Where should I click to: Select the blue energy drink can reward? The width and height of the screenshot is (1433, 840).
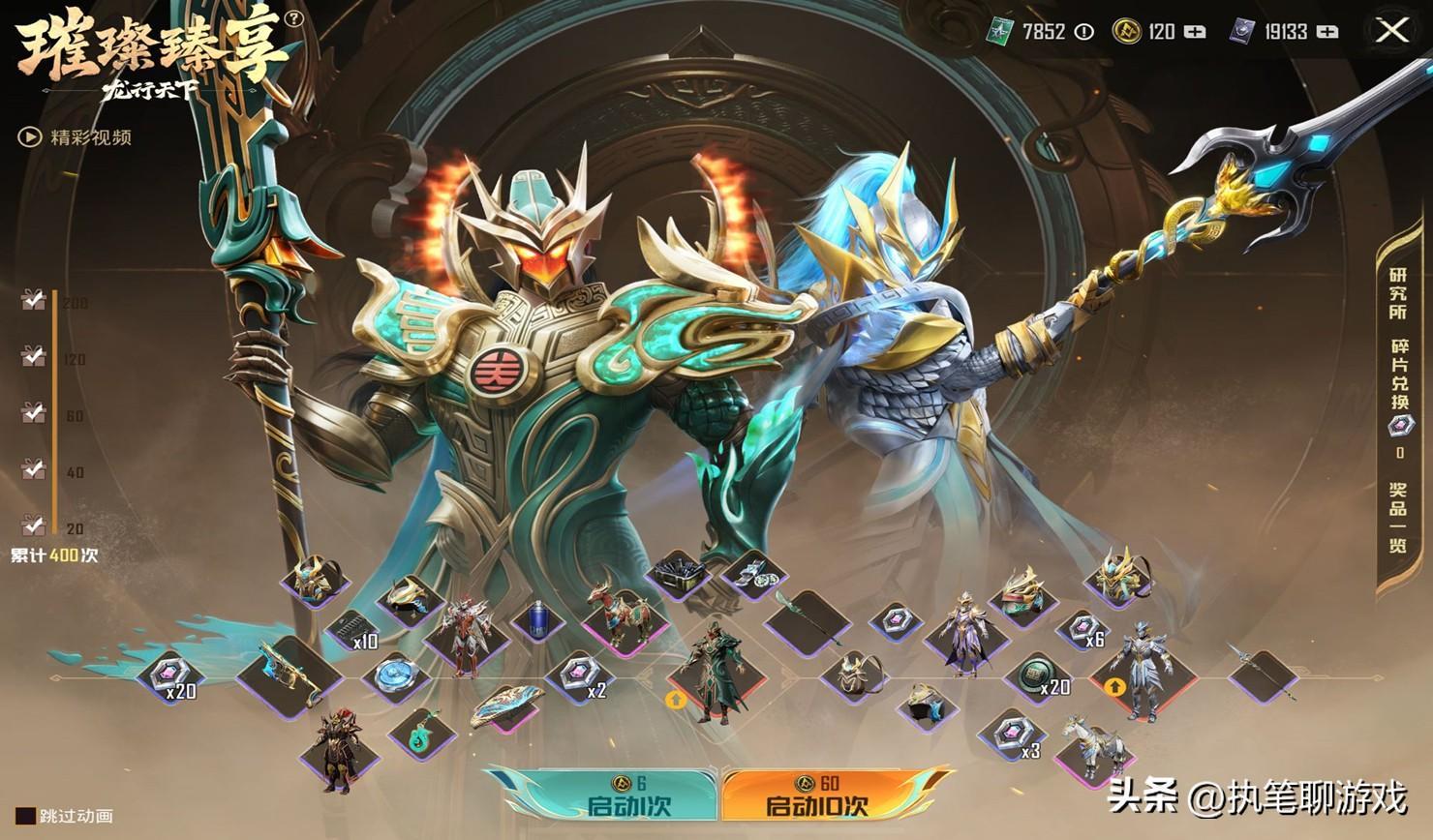click(537, 620)
